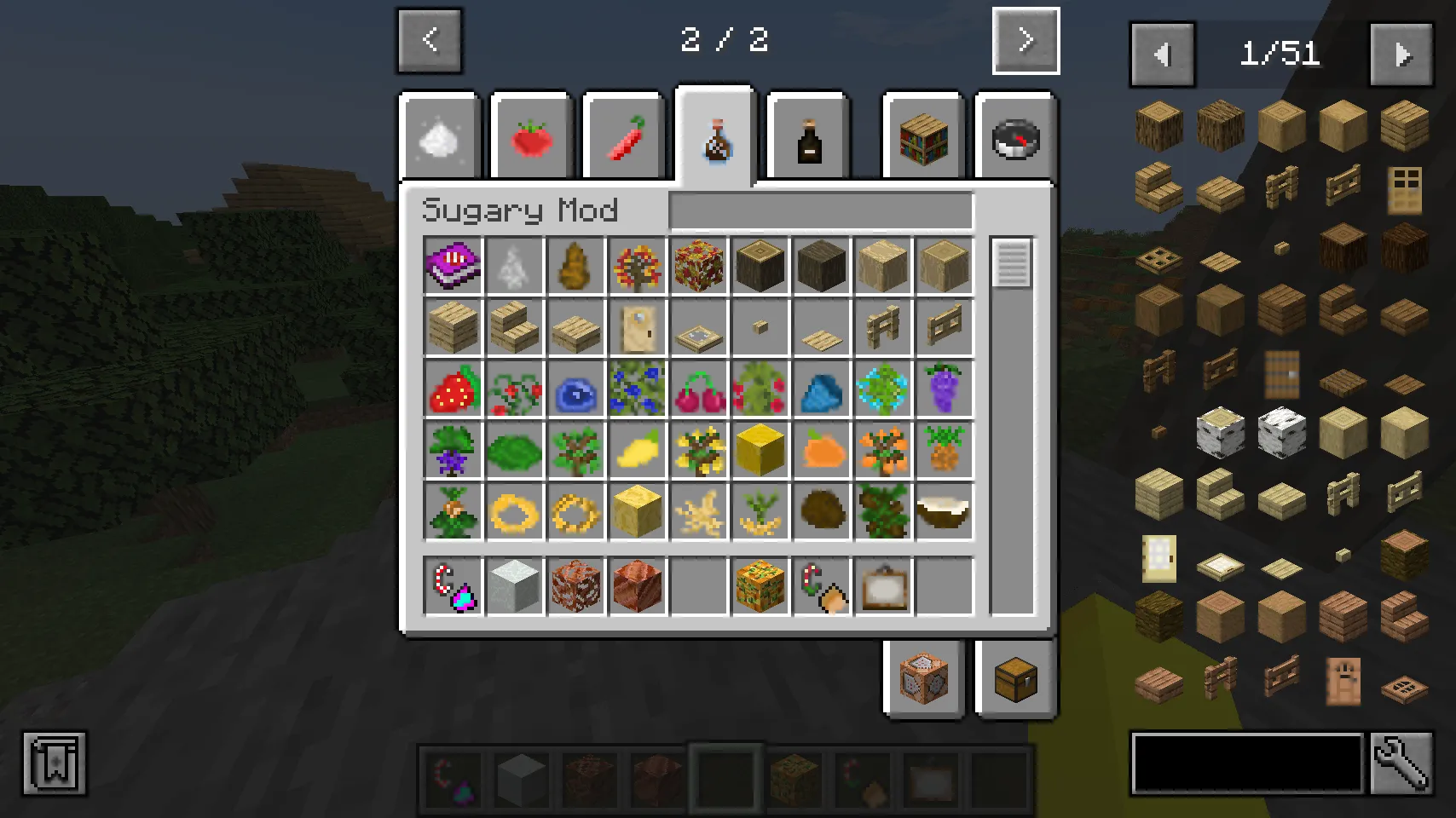
Task: Pick up the purple guide book item
Action: coord(453,266)
